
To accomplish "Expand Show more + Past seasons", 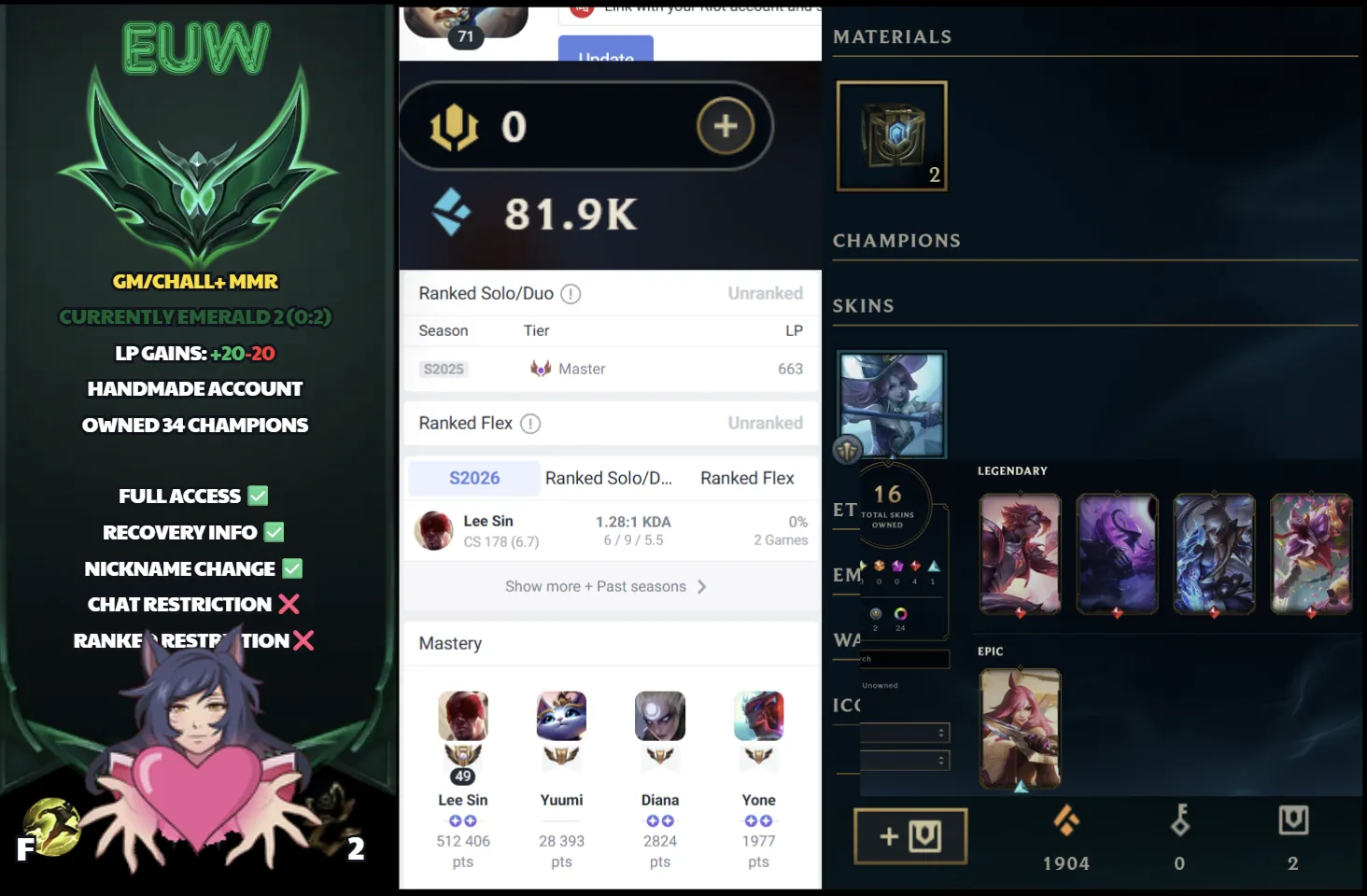I will 609,586.
